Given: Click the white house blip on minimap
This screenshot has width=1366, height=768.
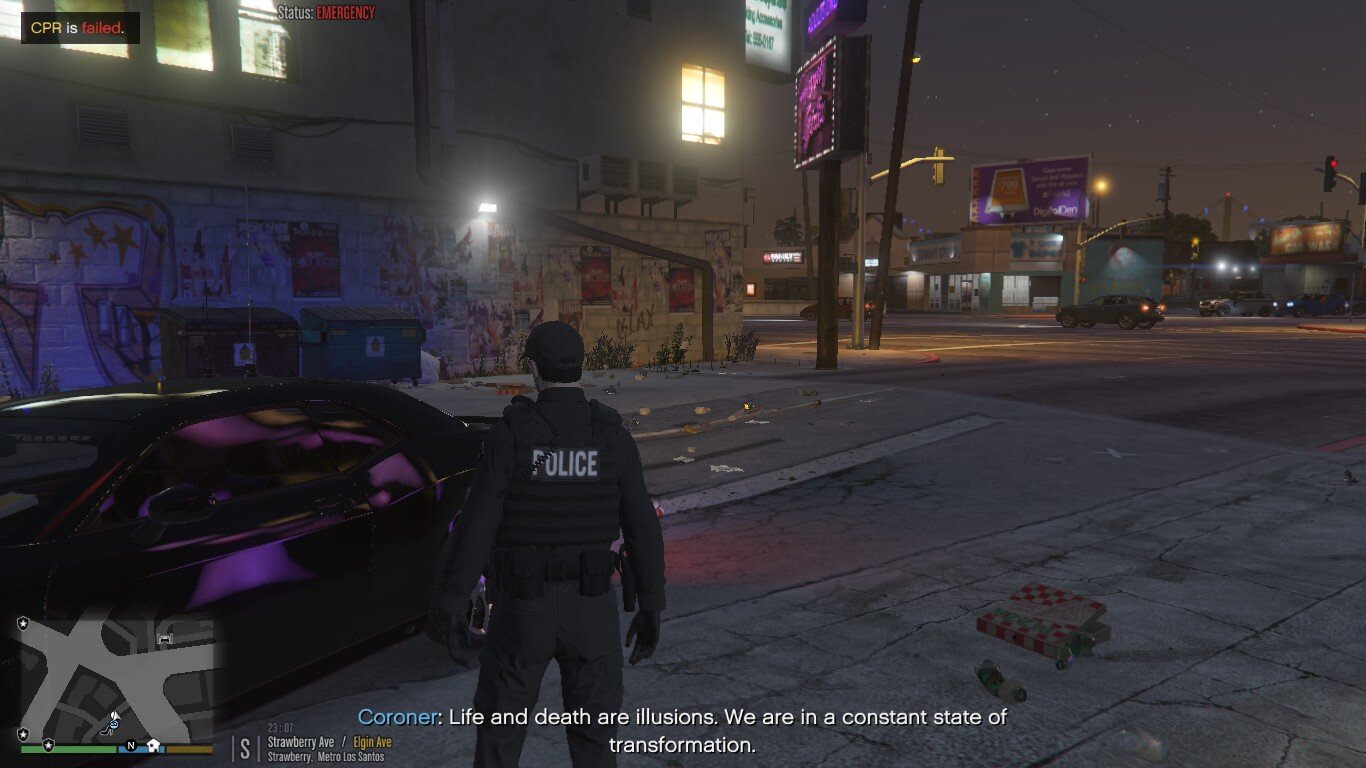Looking at the screenshot, I should pyautogui.click(x=153, y=745).
